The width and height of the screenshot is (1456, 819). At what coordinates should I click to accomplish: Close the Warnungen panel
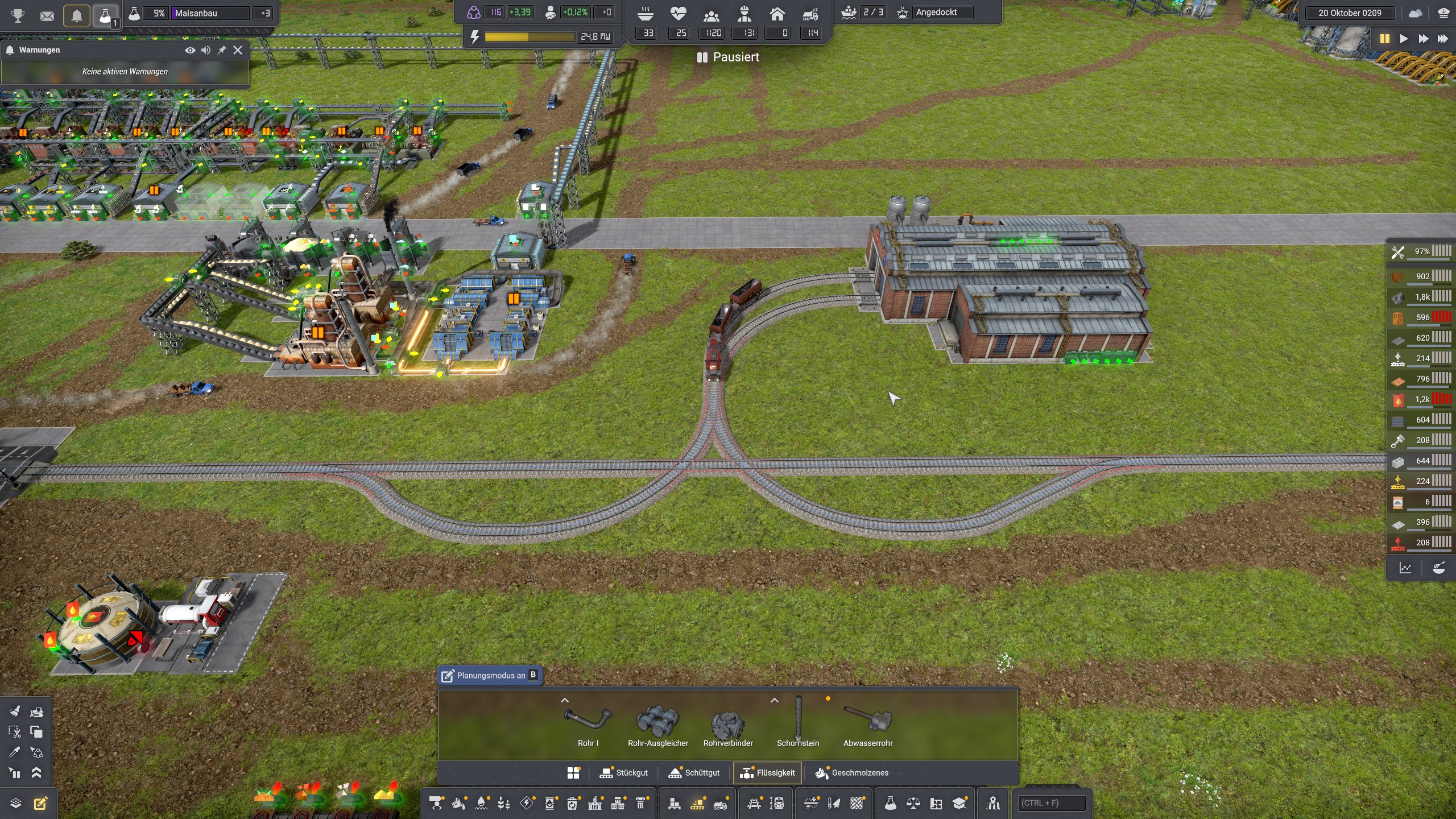(x=238, y=50)
